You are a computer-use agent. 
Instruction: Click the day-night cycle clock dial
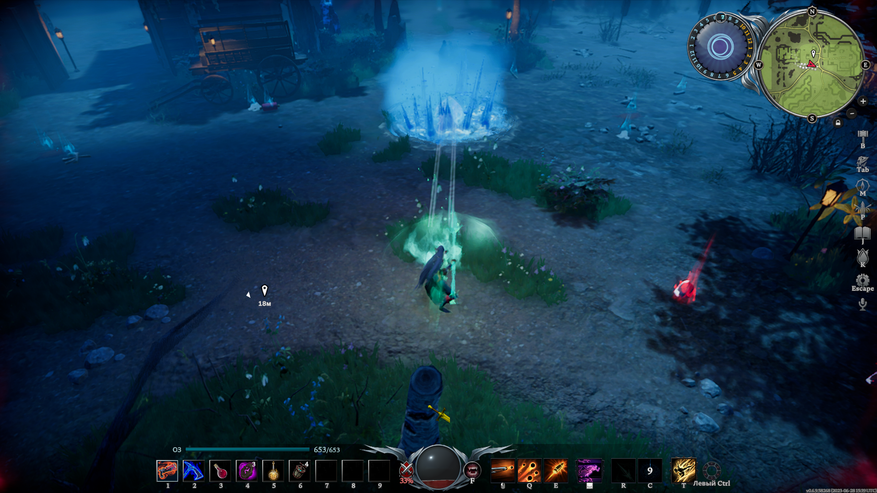pos(720,47)
